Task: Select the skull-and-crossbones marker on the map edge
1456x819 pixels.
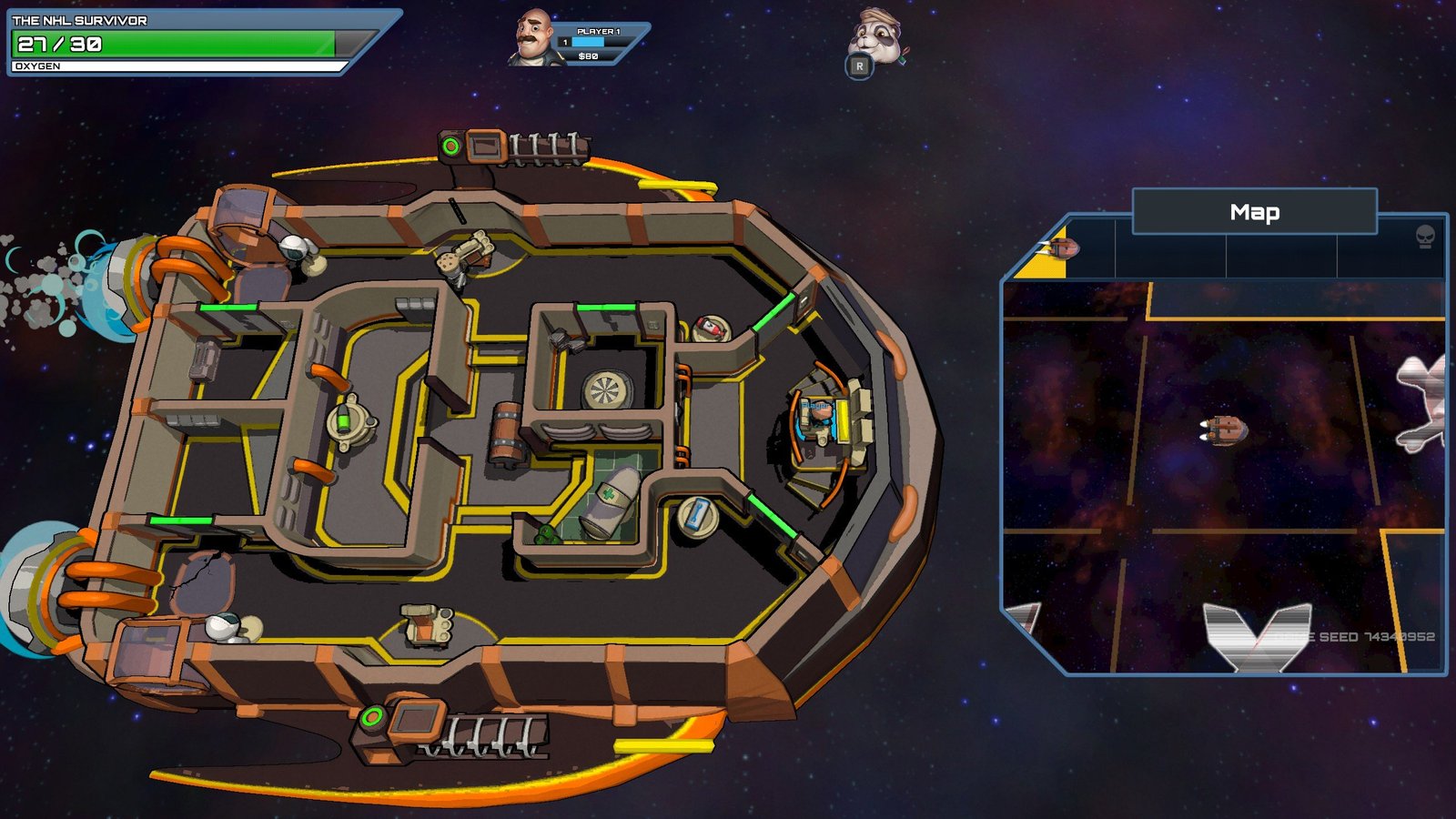Action: (1424, 402)
